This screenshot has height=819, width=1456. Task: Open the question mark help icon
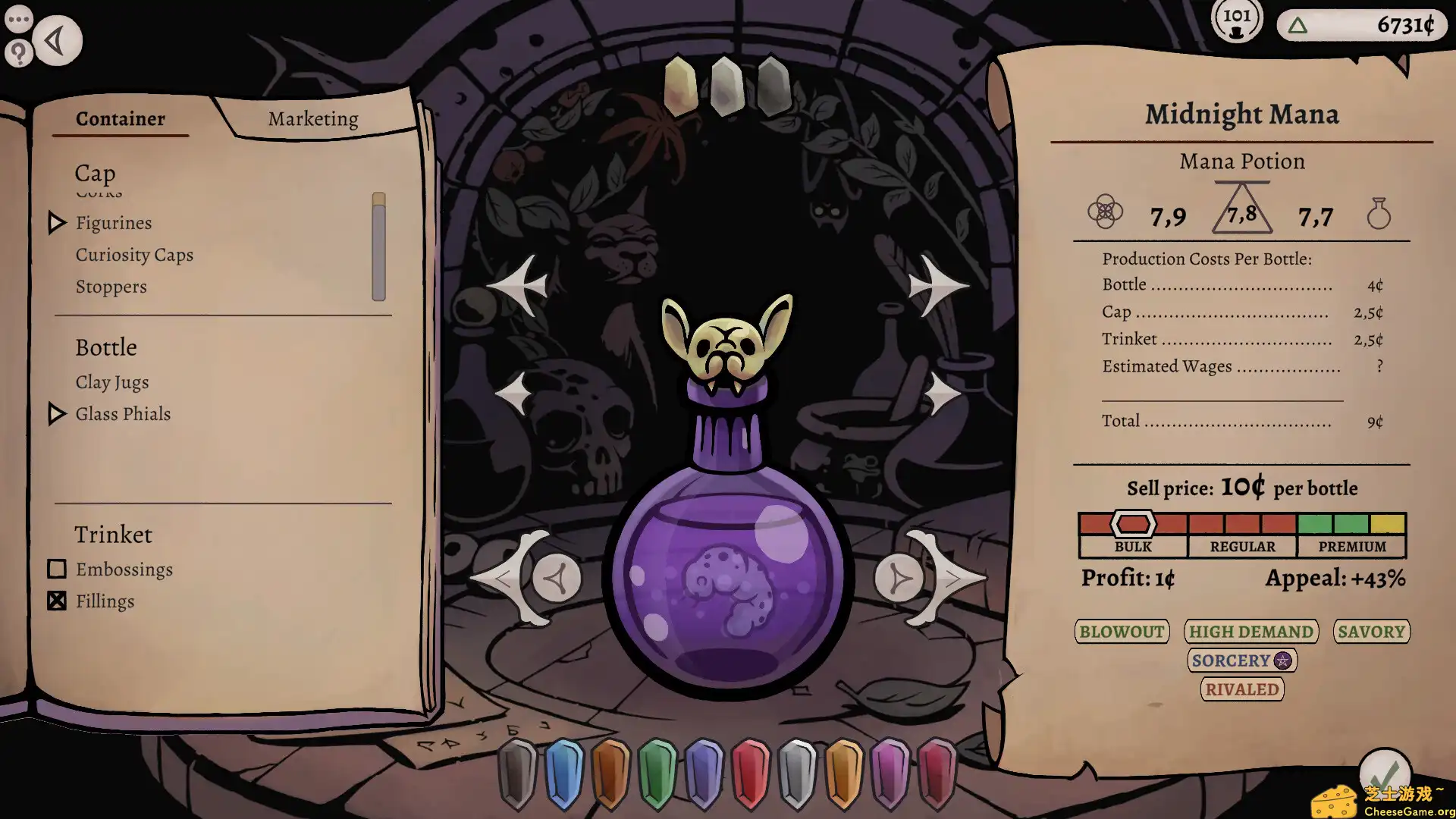(18, 53)
